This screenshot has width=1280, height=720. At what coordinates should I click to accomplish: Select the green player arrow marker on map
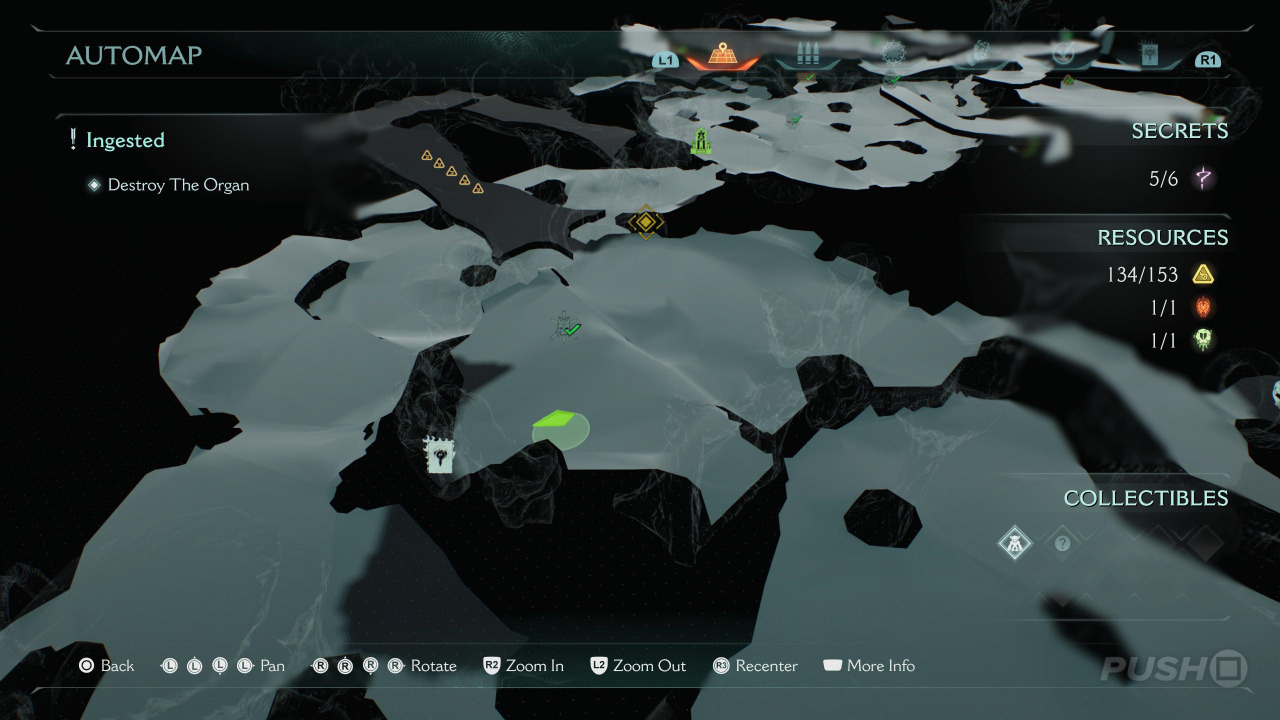tap(558, 427)
